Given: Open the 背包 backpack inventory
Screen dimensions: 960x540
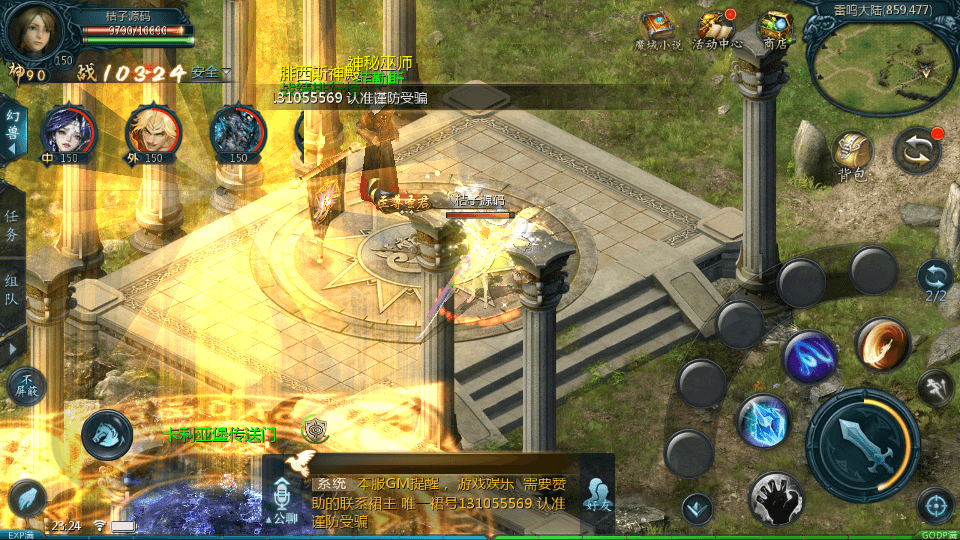Looking at the screenshot, I should [x=852, y=153].
